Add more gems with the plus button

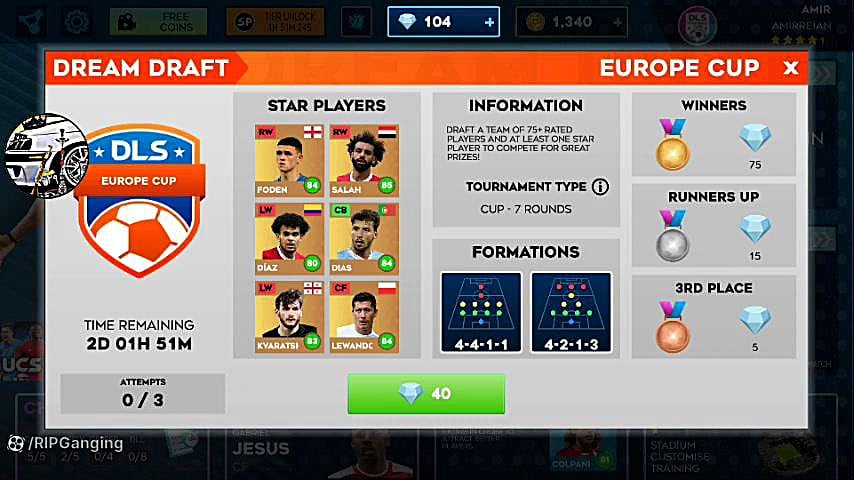point(489,21)
